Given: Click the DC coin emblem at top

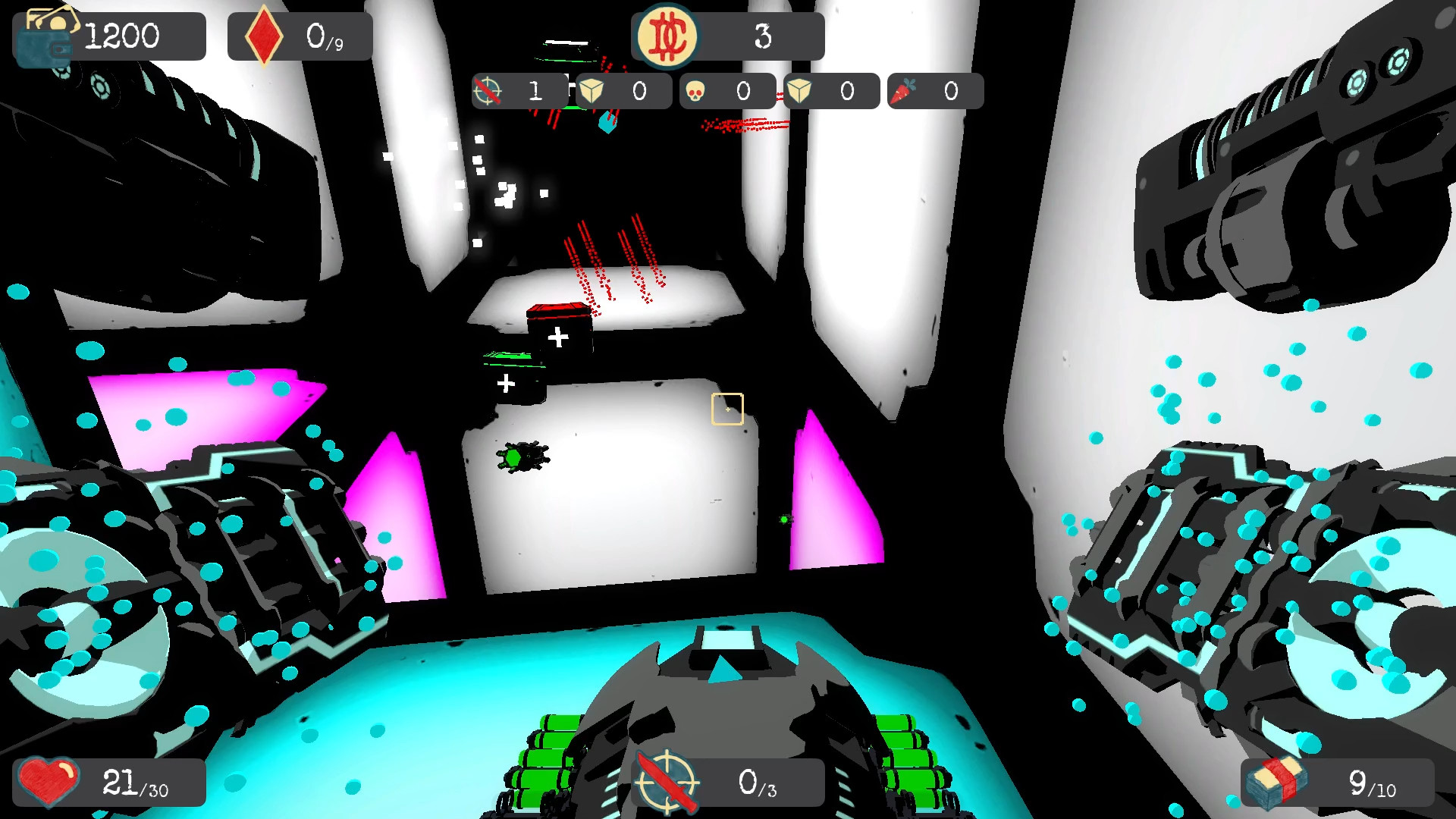Looking at the screenshot, I should [667, 35].
